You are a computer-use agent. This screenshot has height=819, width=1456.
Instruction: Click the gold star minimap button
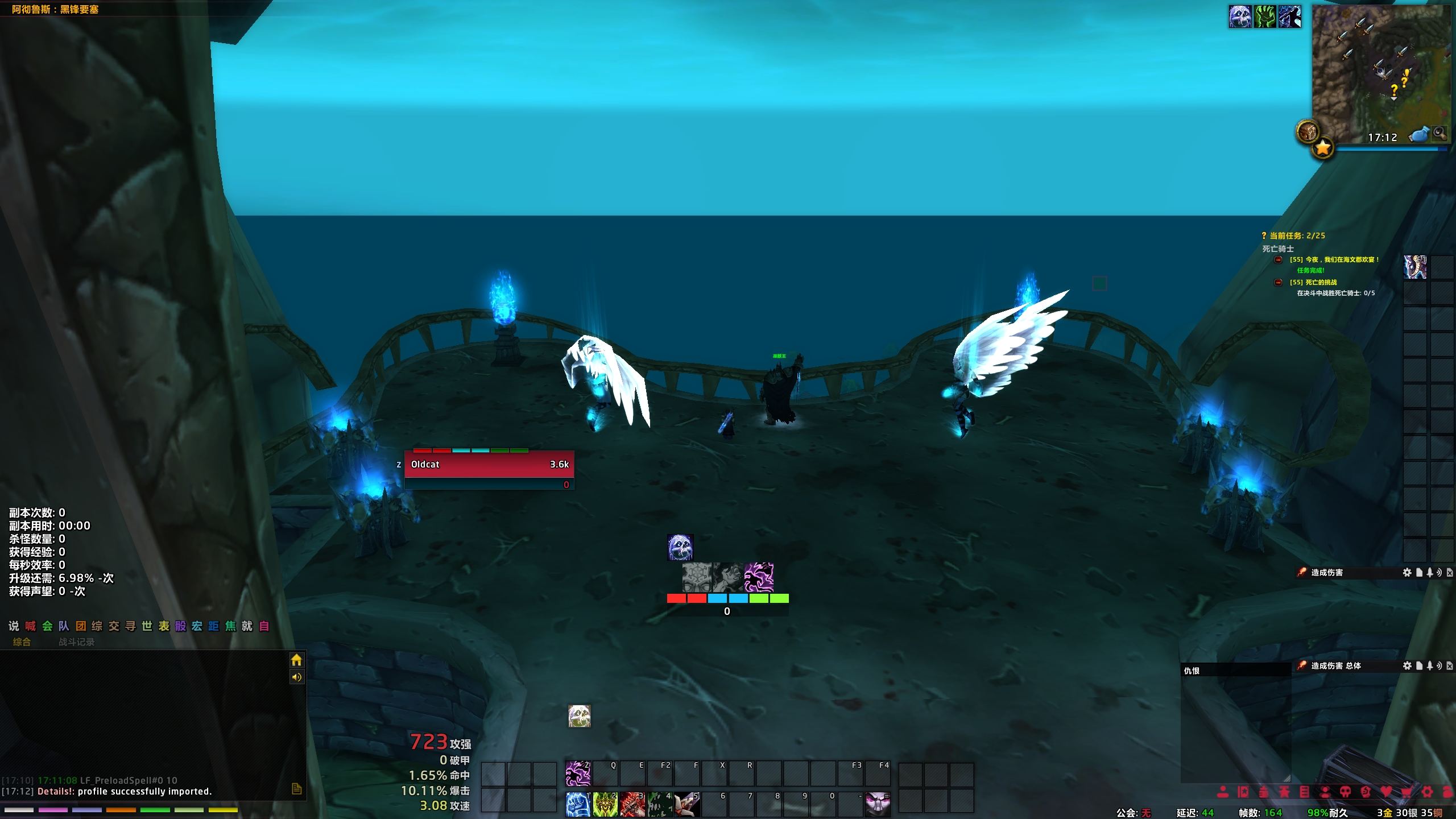point(1323,148)
